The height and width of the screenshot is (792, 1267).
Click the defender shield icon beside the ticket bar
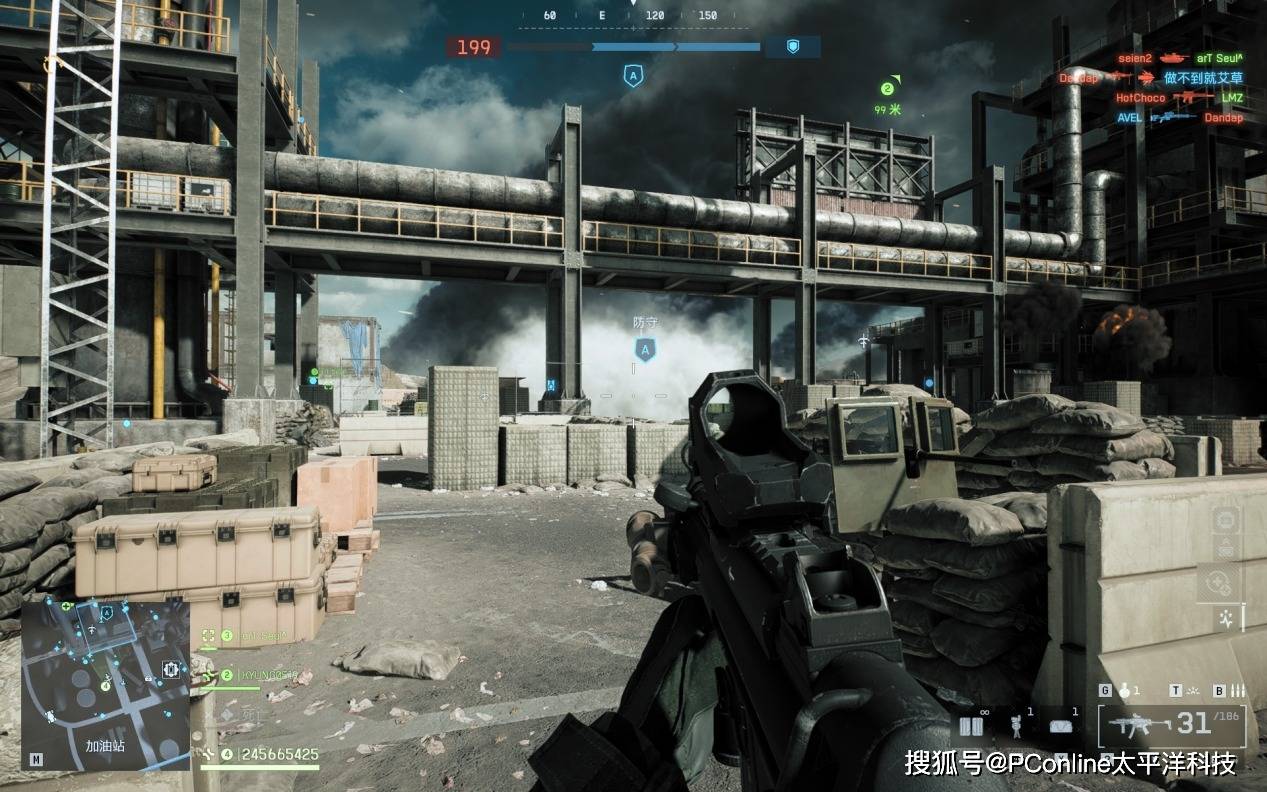[793, 46]
